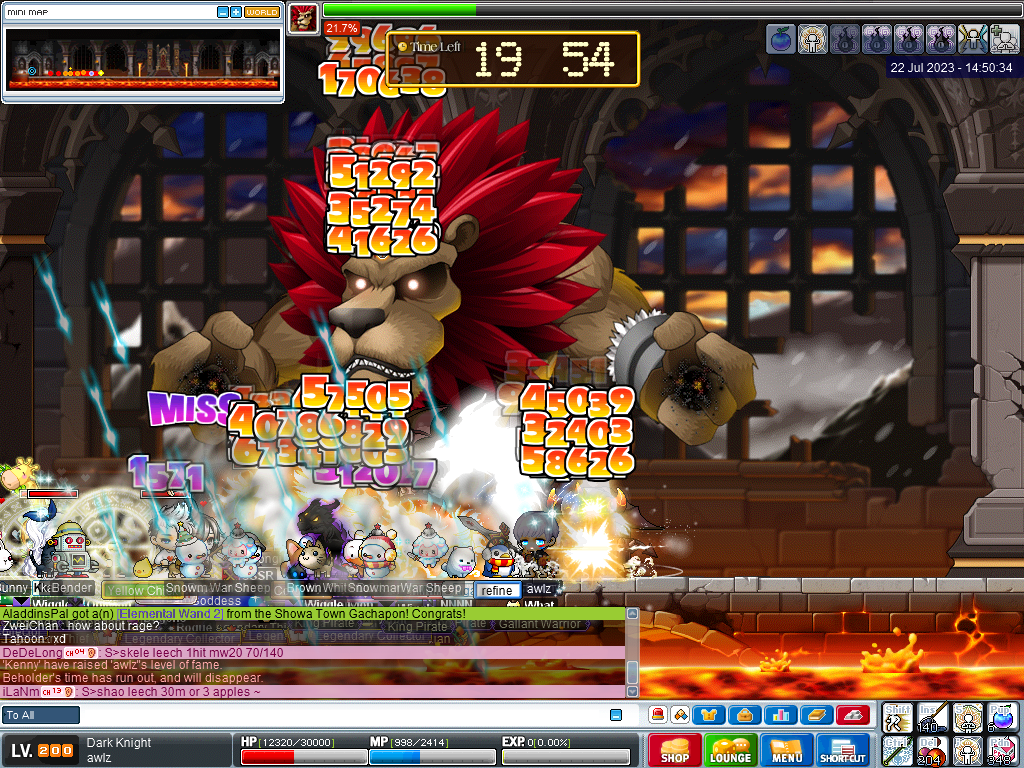This screenshot has width=1024, height=768.
Task: Open the Menu button
Action: click(786, 750)
